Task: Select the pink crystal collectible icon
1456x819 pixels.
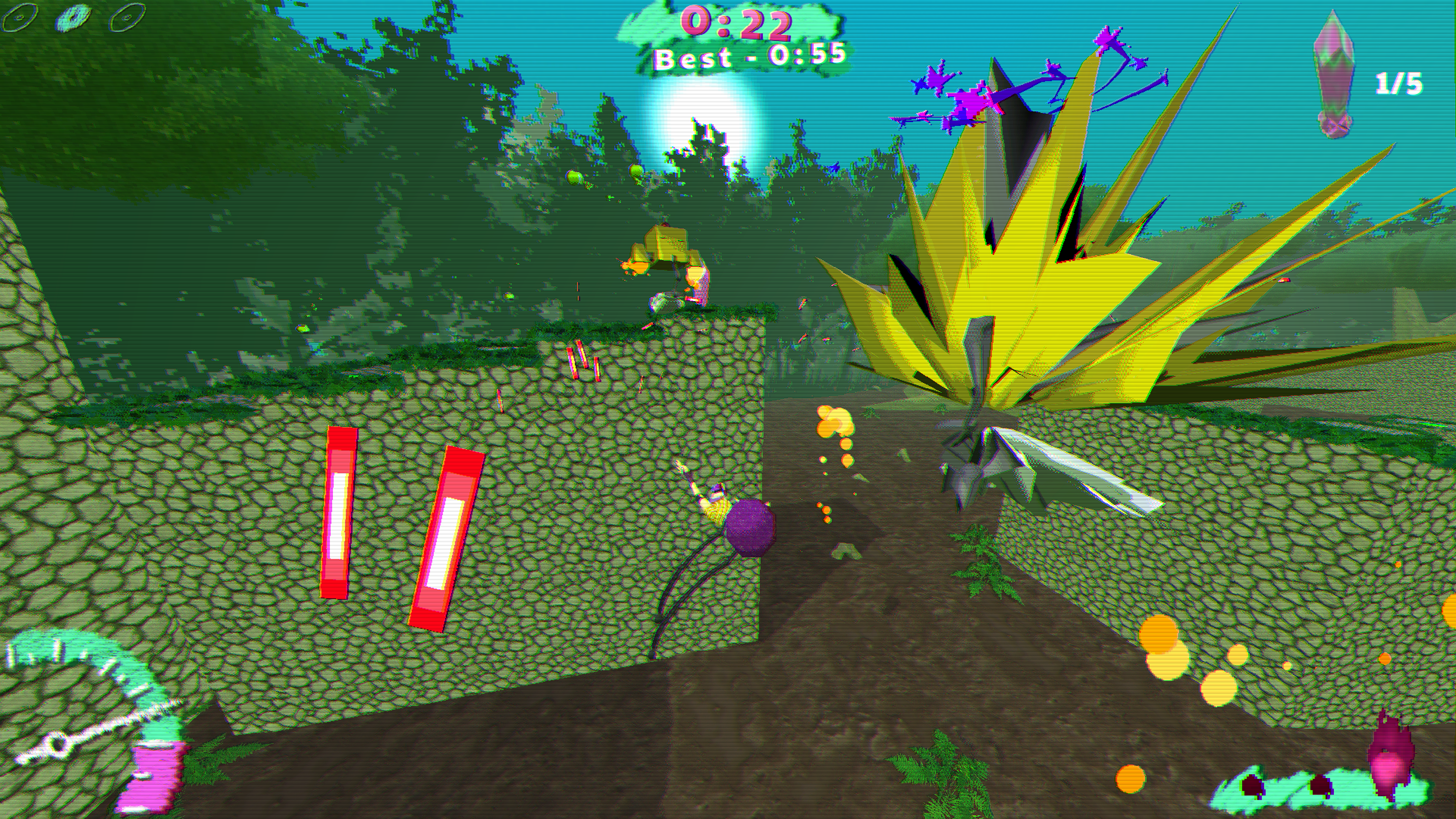Action: pos(1335,75)
